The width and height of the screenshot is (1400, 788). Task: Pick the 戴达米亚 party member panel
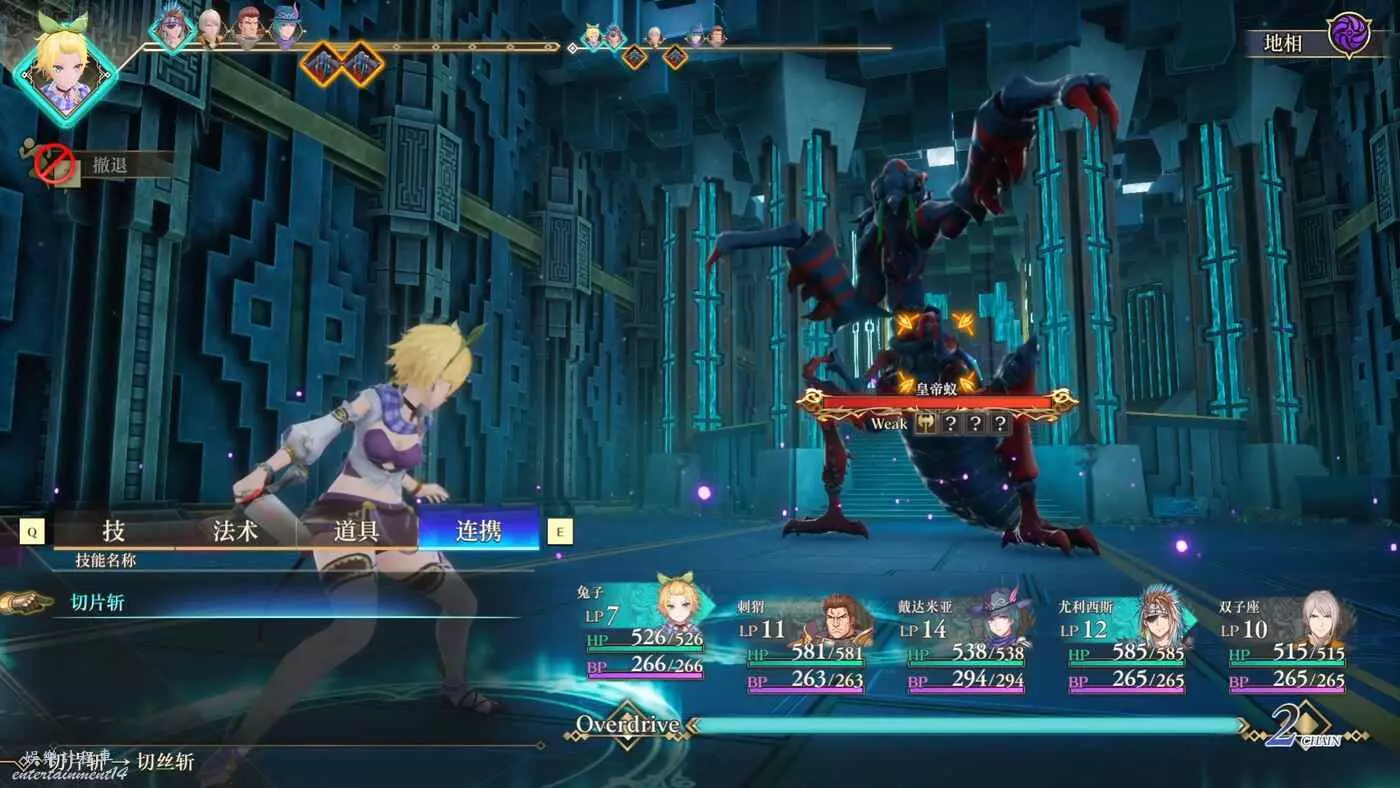[x=966, y=642]
